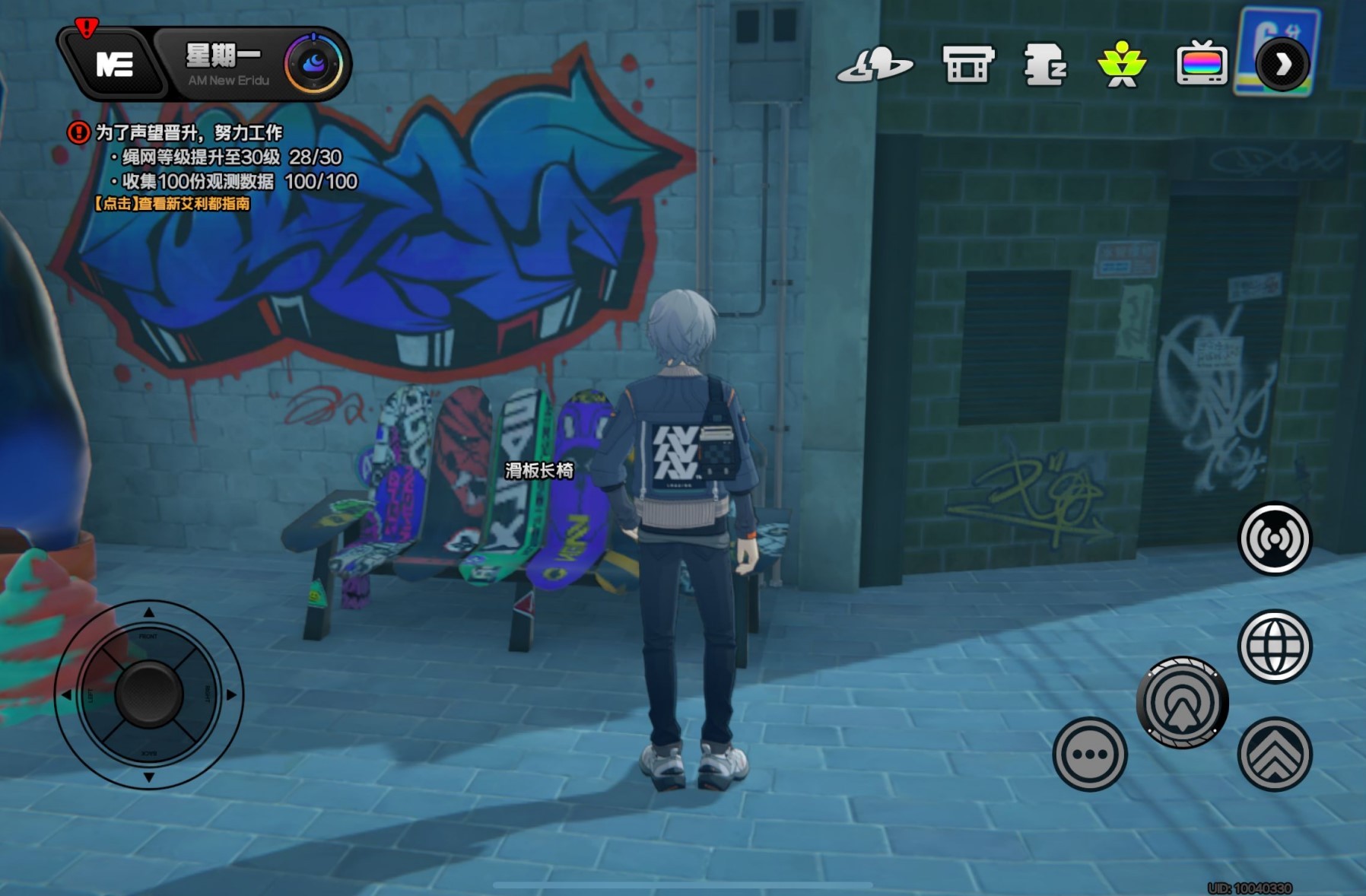Tap the double-chevron sprint button
1366x896 pixels.
(x=1275, y=754)
